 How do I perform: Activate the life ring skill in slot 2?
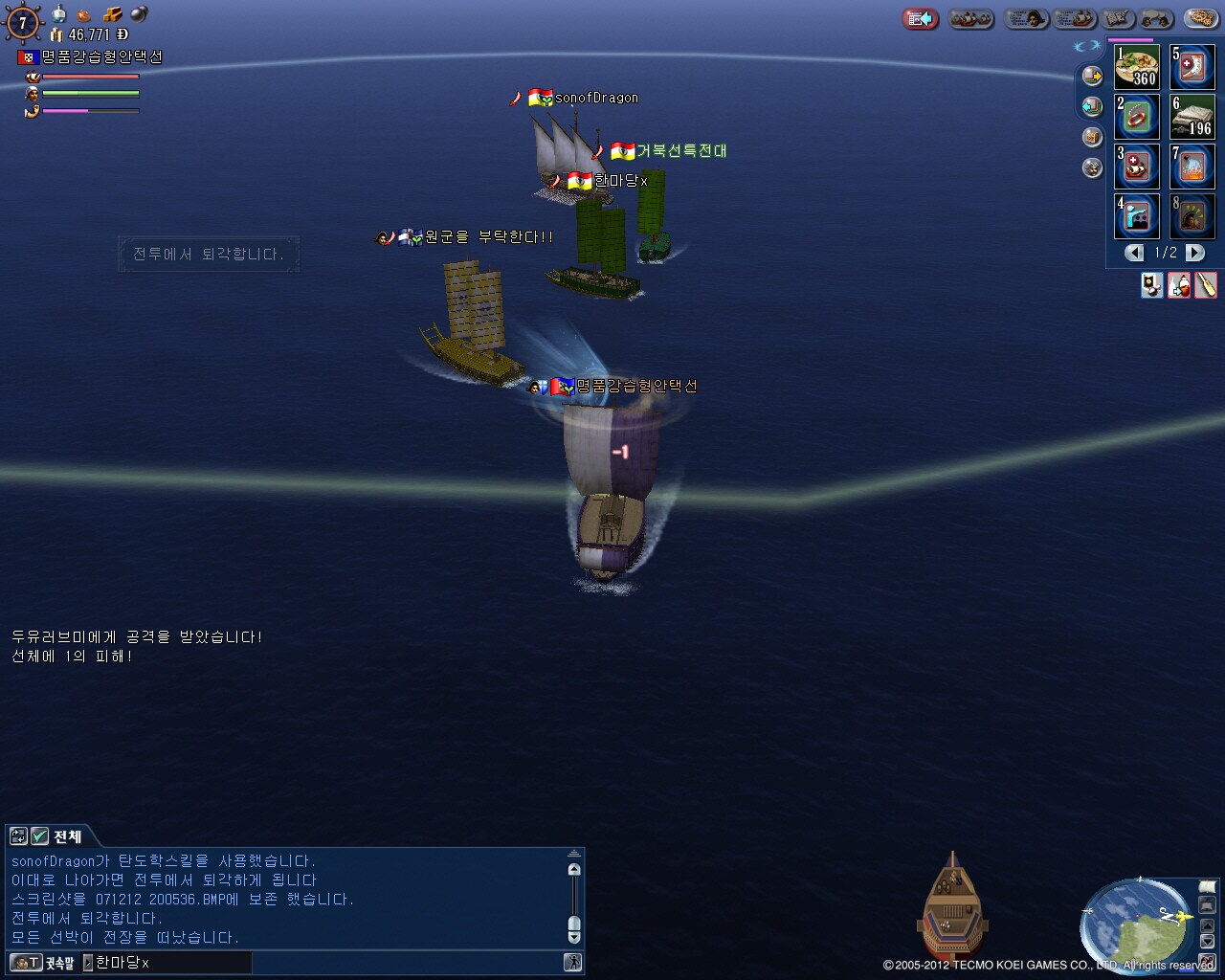1137,117
